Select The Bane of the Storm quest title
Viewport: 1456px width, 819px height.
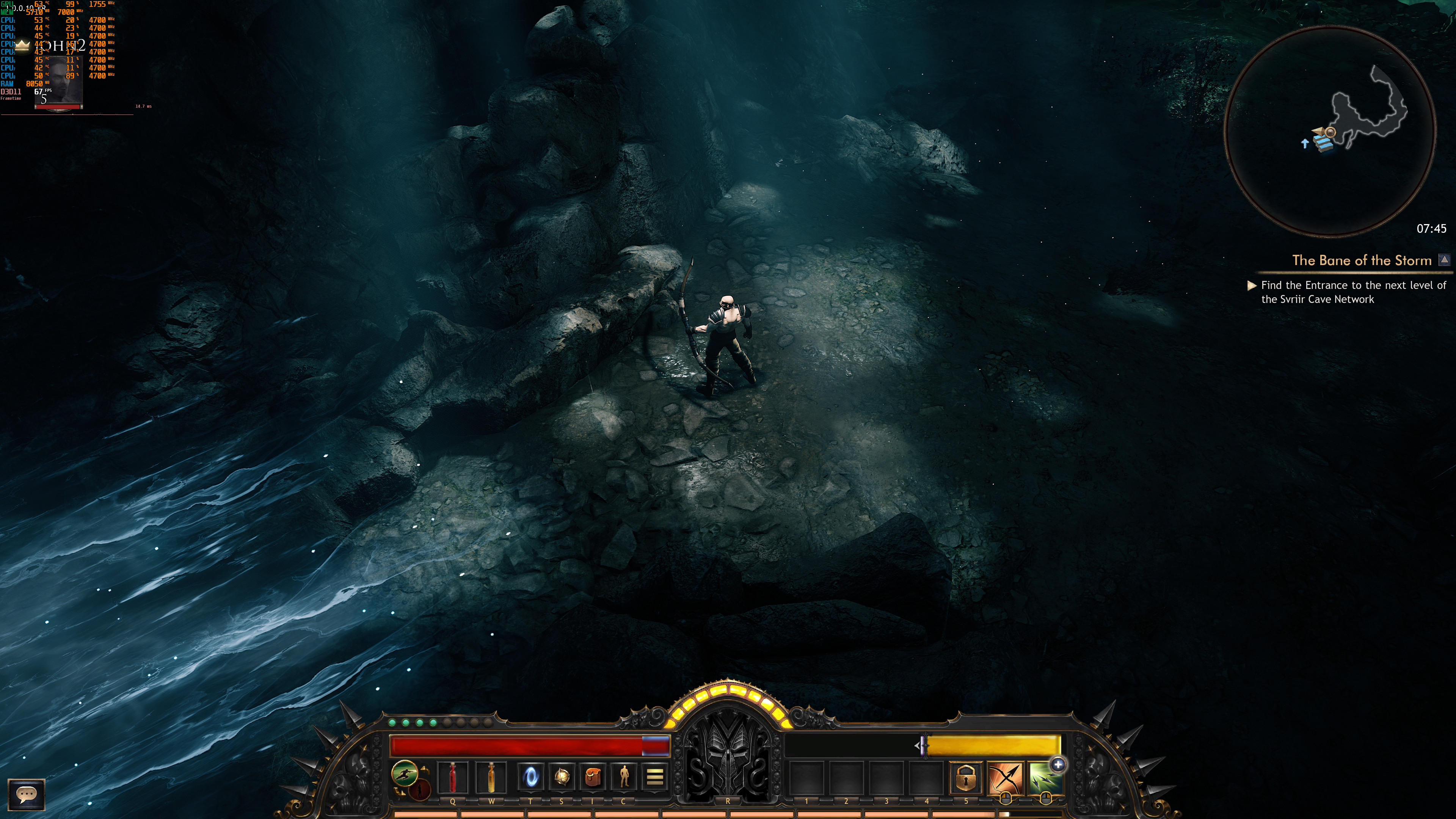click(x=1361, y=260)
